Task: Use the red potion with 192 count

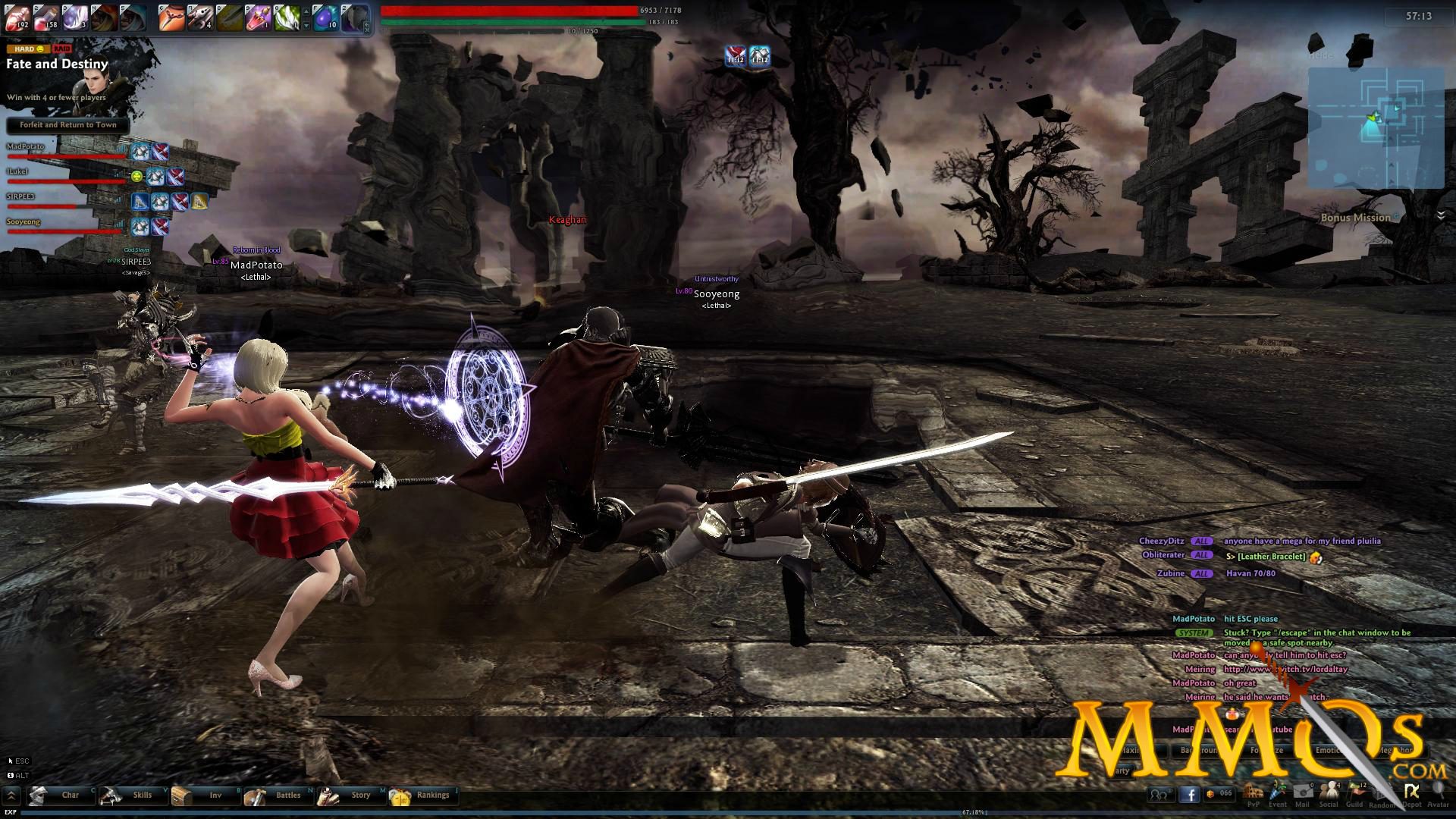Action: point(17,17)
